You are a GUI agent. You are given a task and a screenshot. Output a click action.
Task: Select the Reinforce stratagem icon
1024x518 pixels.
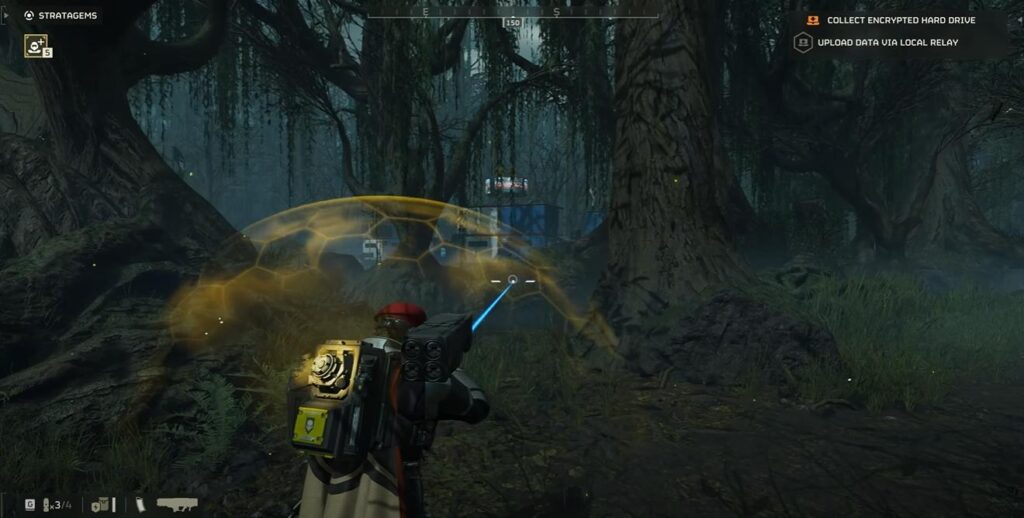coord(36,45)
